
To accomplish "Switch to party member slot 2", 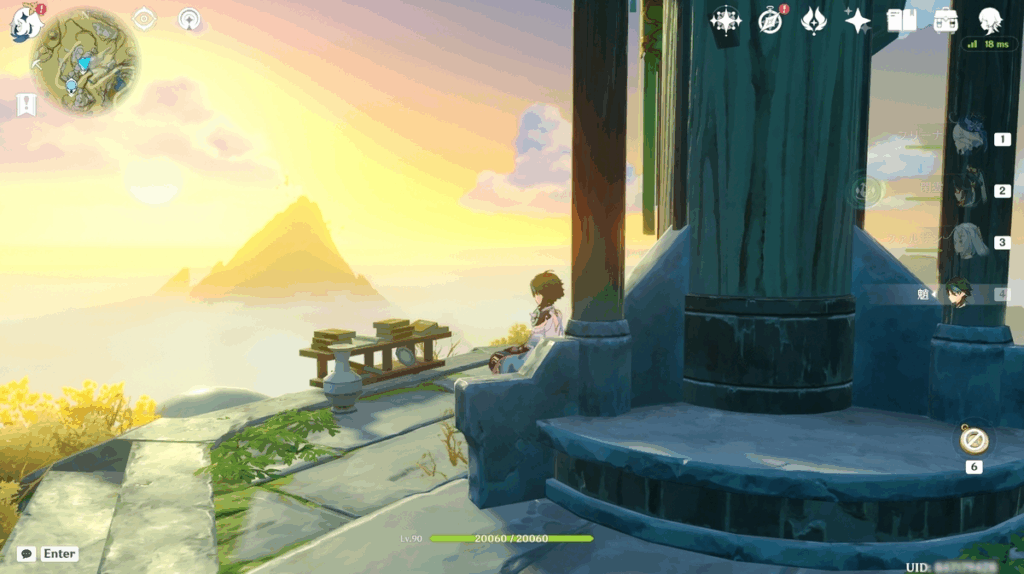I will (x=970, y=190).
